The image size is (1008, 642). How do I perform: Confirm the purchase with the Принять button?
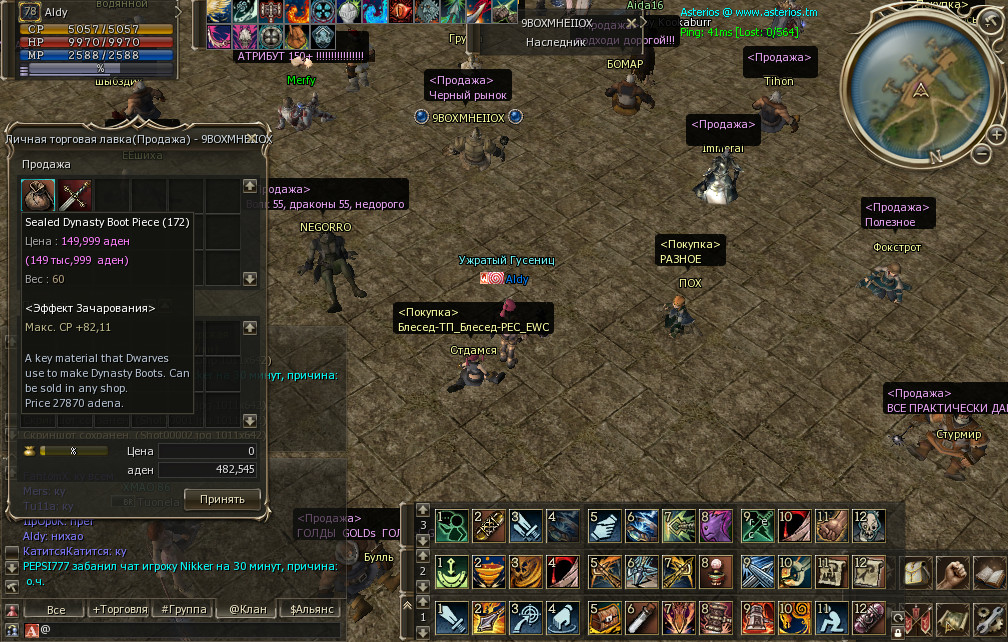click(x=222, y=498)
